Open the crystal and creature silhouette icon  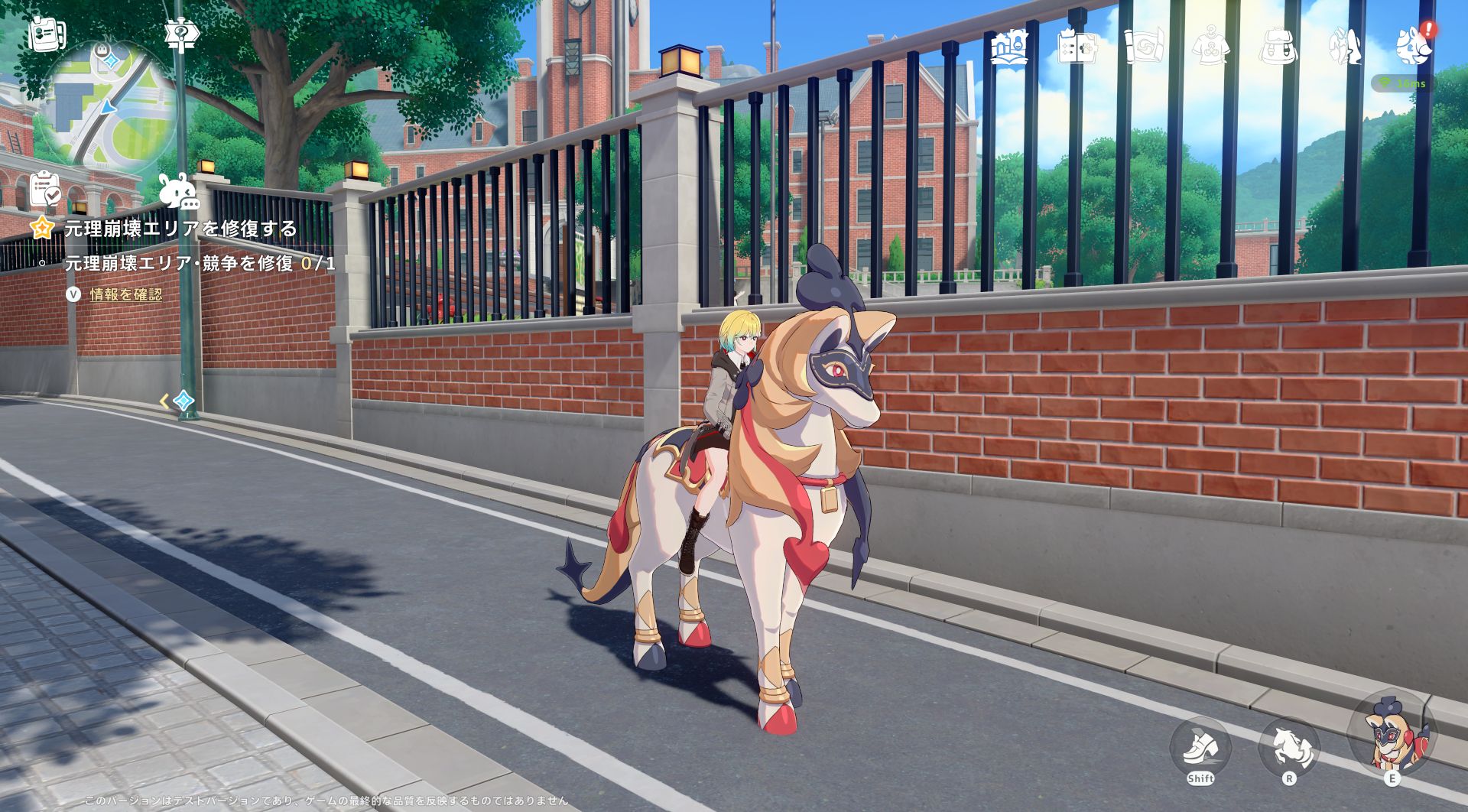[1344, 47]
